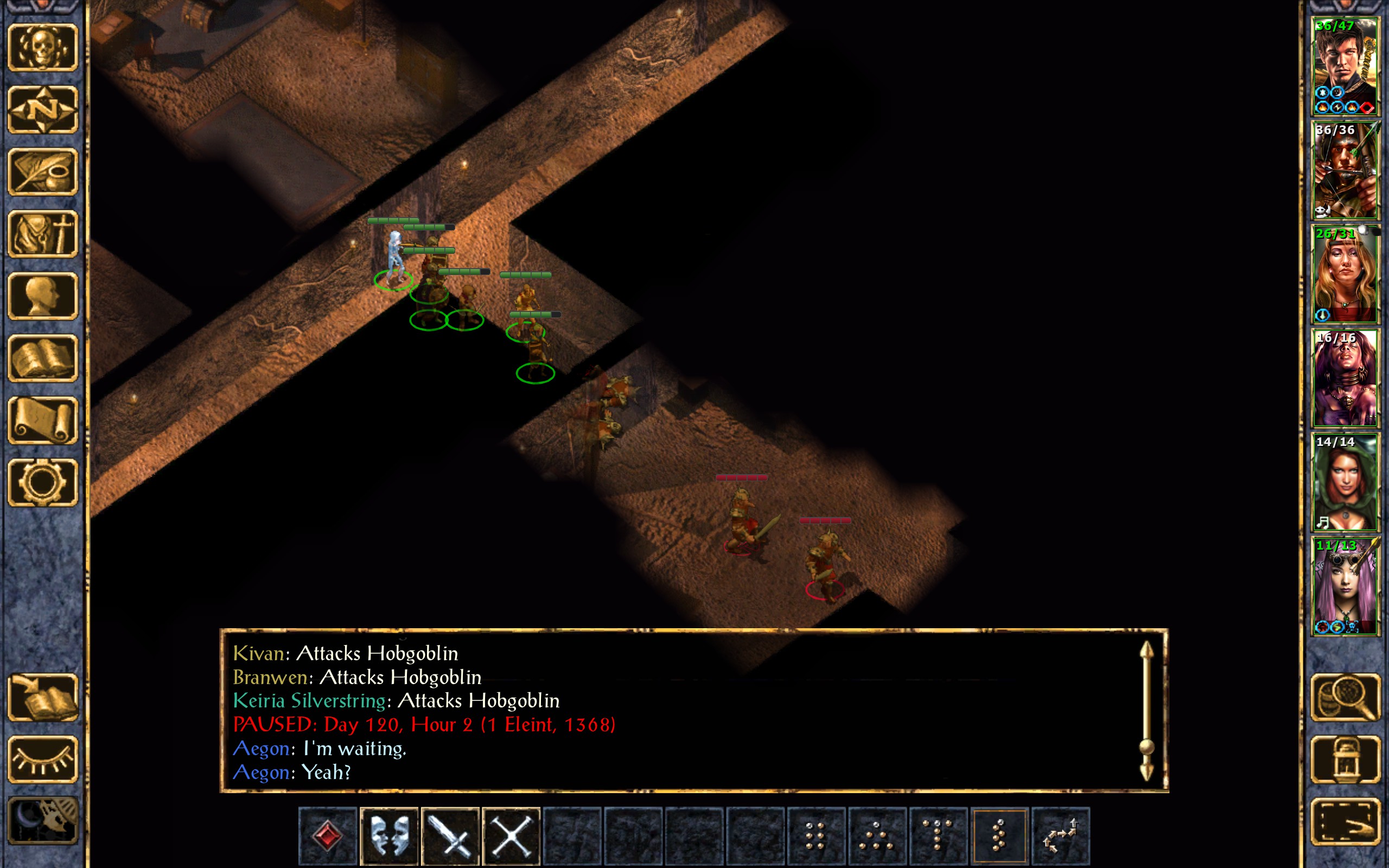The height and width of the screenshot is (868, 1389).
Task: Open the journal with the quill button
Action: click(x=43, y=171)
